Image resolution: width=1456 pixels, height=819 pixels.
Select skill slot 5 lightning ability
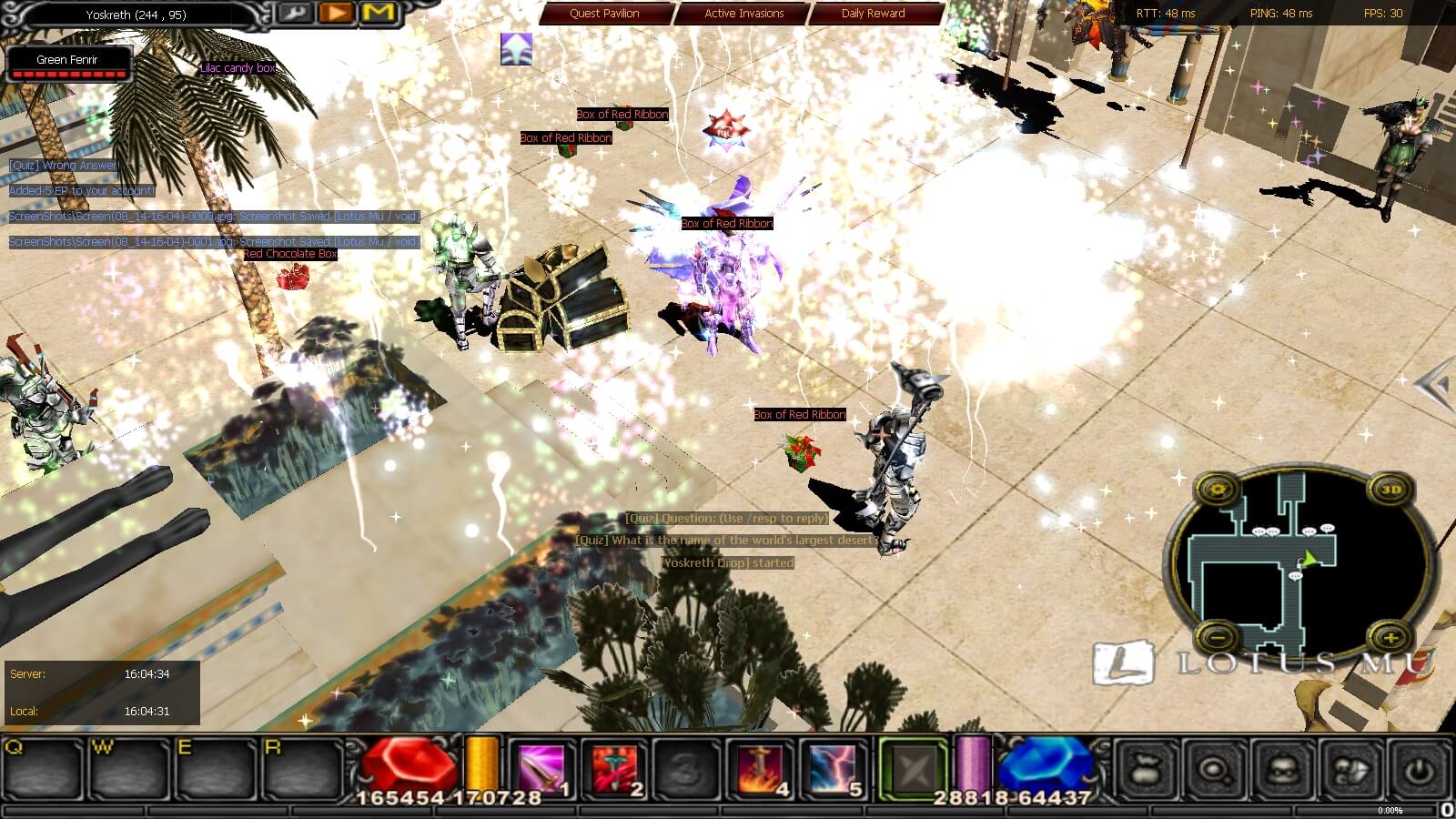[834, 770]
